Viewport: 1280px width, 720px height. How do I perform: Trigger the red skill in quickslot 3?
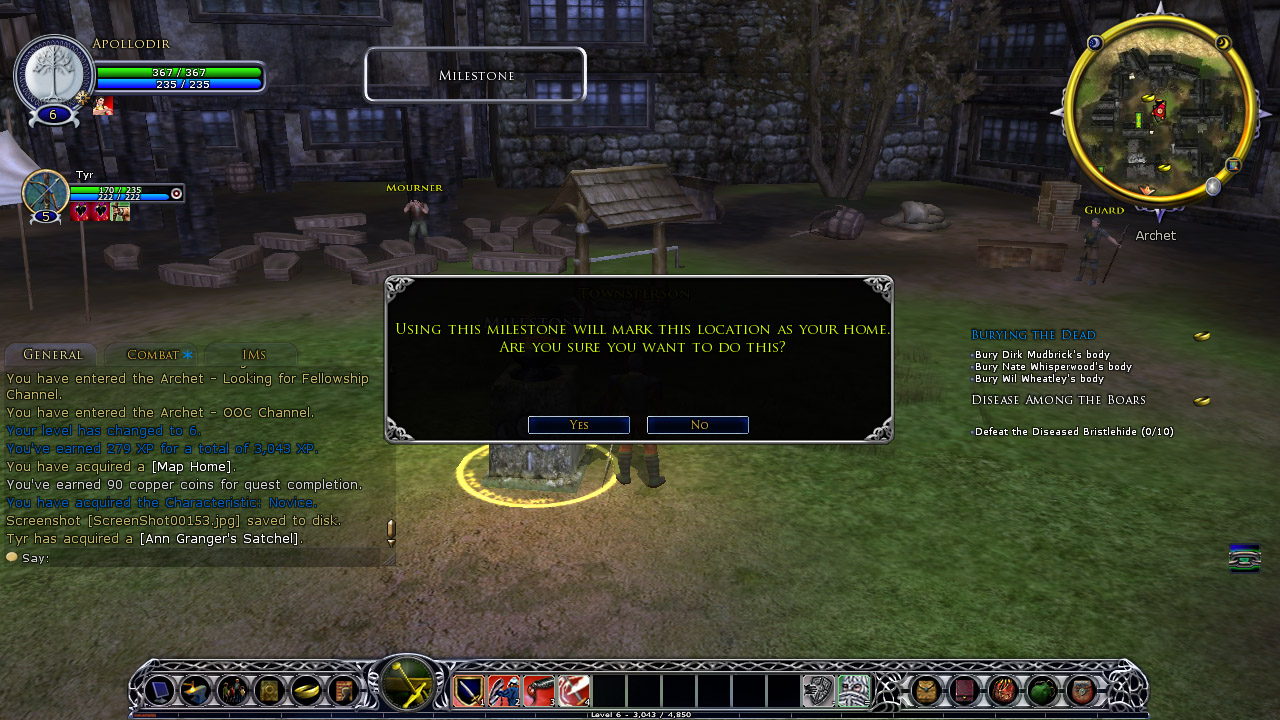point(539,691)
